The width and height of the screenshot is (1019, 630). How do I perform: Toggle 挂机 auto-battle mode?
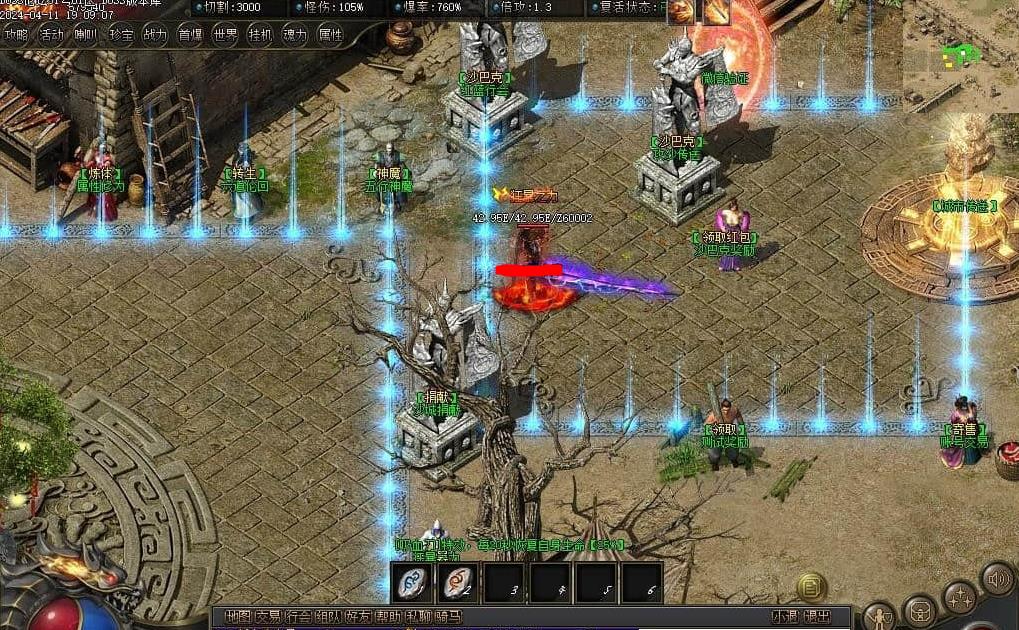pyautogui.click(x=260, y=35)
